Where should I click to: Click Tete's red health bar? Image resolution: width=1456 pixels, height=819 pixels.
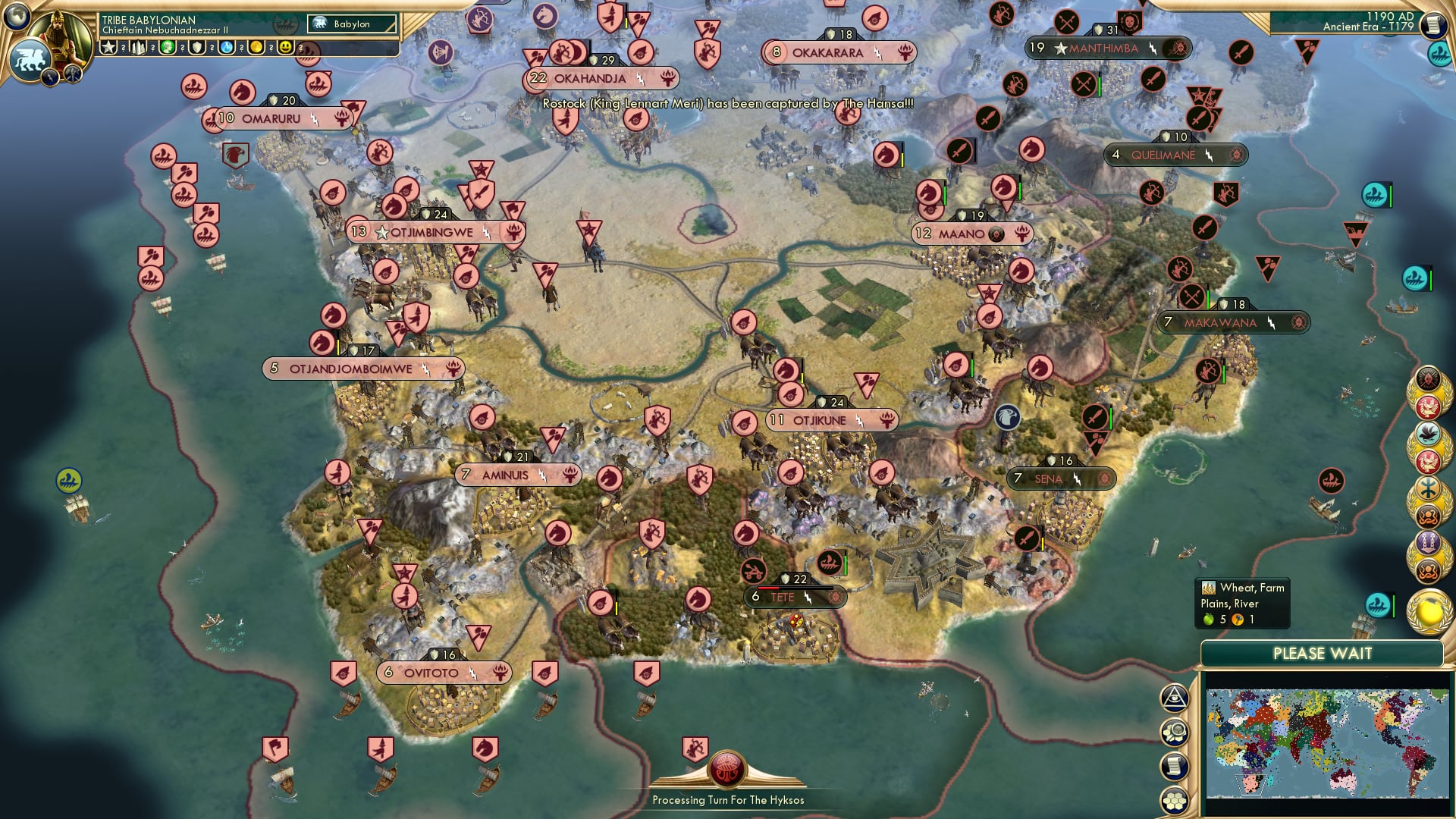click(768, 589)
